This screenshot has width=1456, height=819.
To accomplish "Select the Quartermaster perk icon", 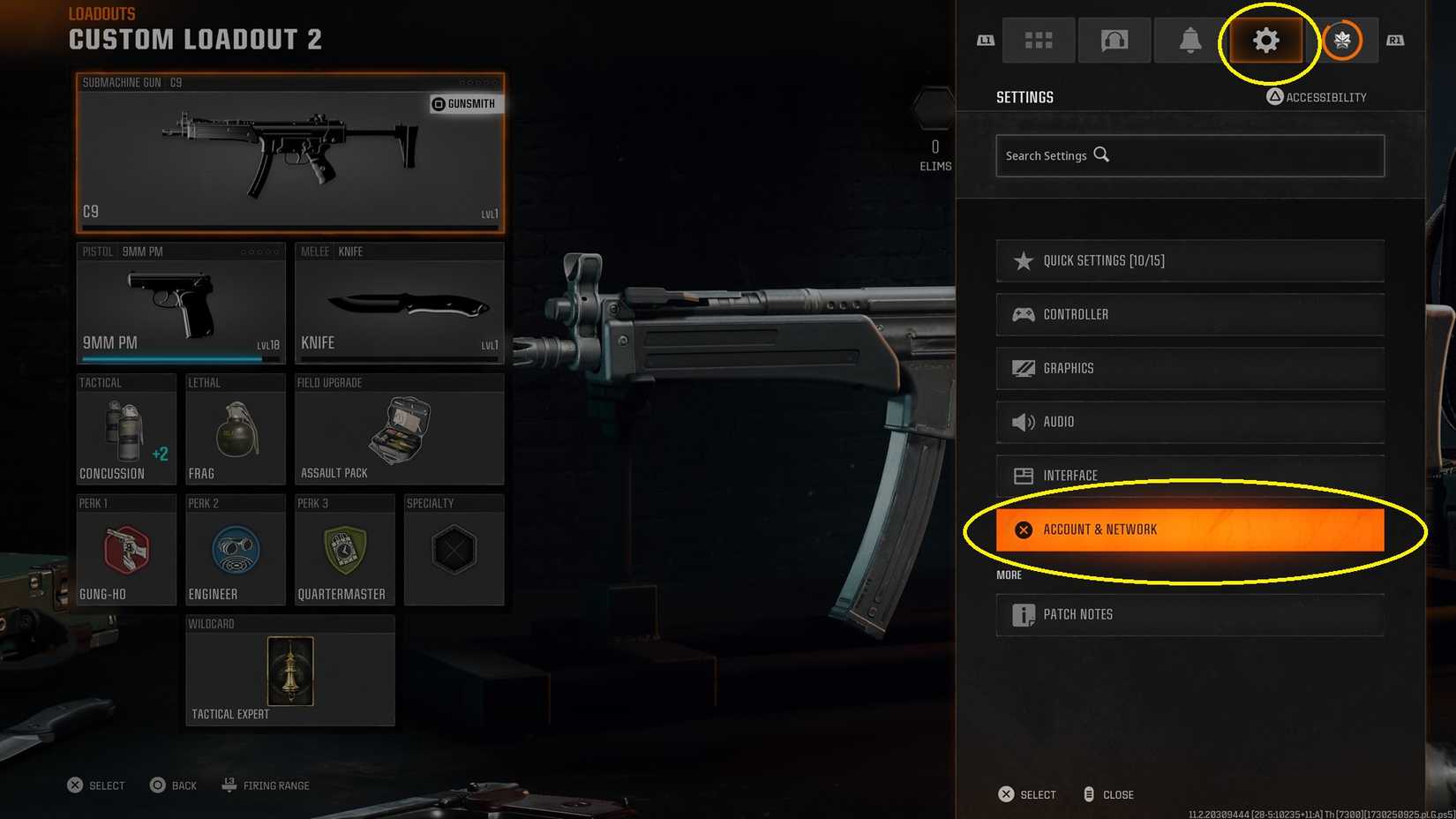I will [344, 552].
